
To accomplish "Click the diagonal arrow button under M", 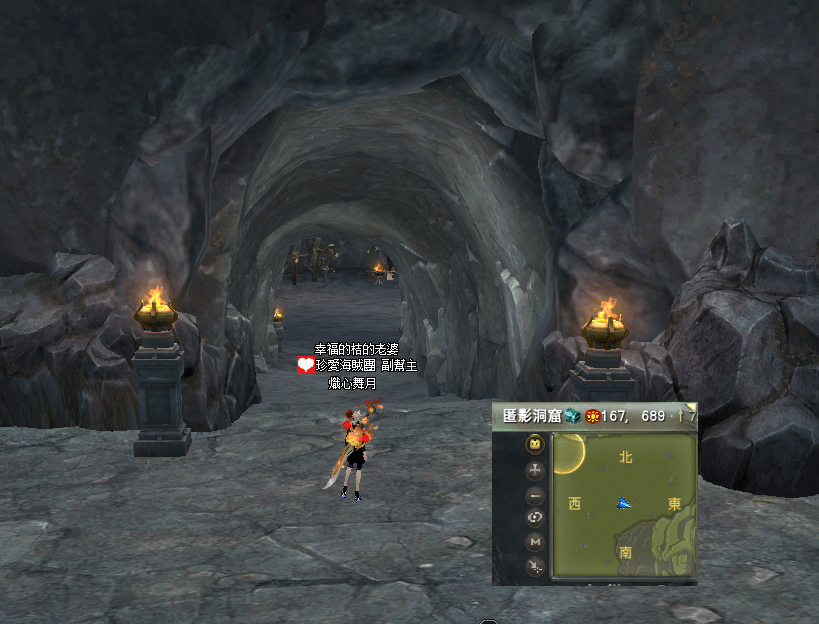I will tap(536, 567).
